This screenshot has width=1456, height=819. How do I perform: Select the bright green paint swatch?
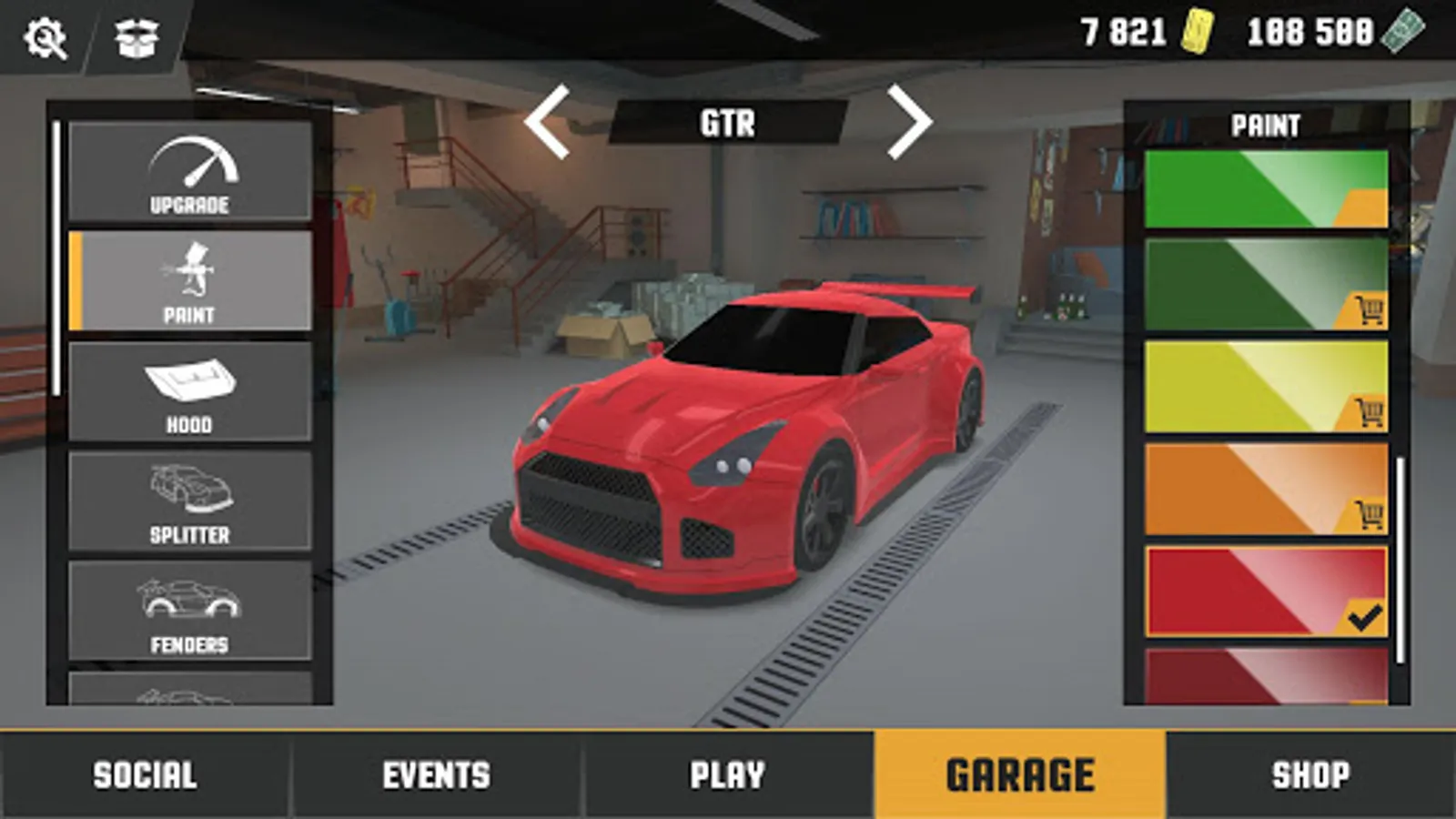(x=1256, y=187)
